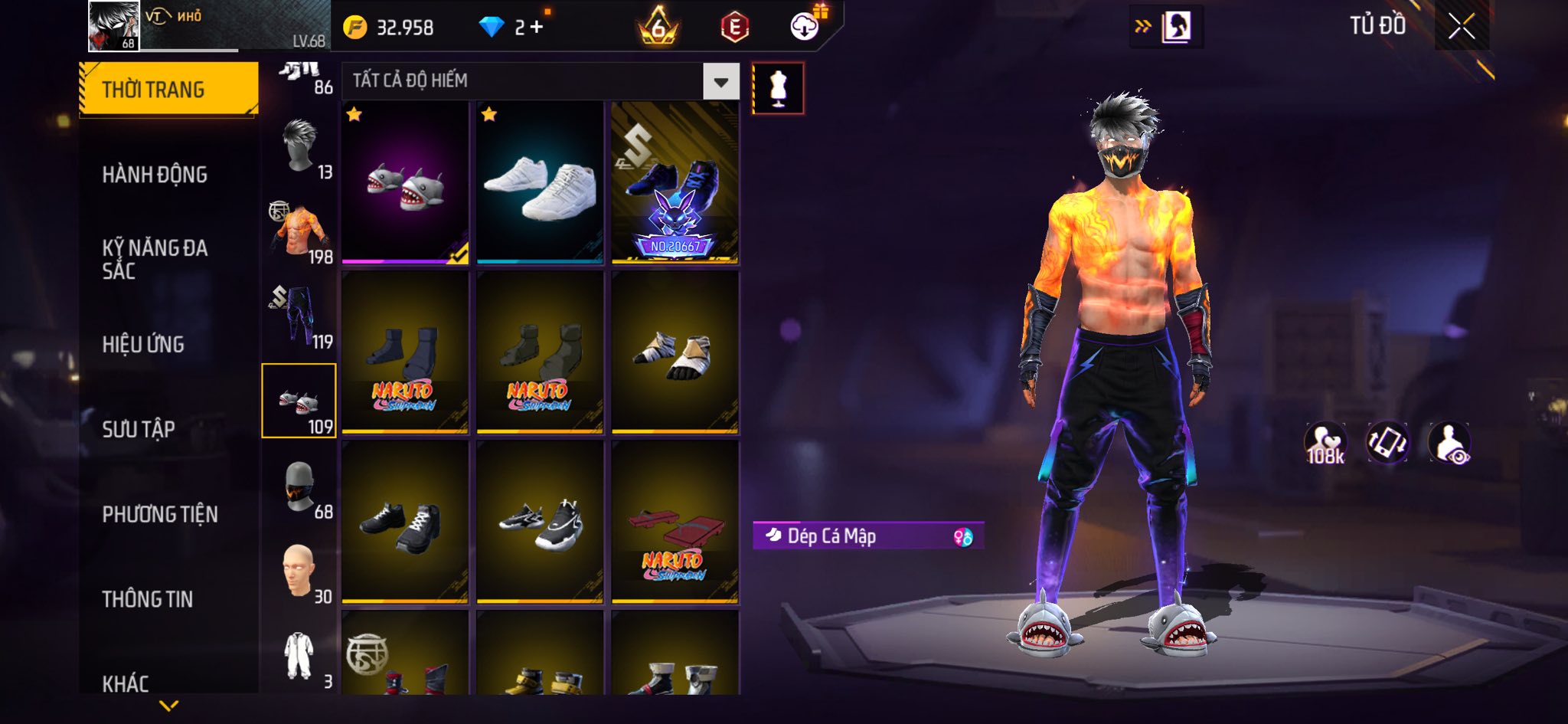Equip the white sneakers item

pyautogui.click(x=540, y=182)
